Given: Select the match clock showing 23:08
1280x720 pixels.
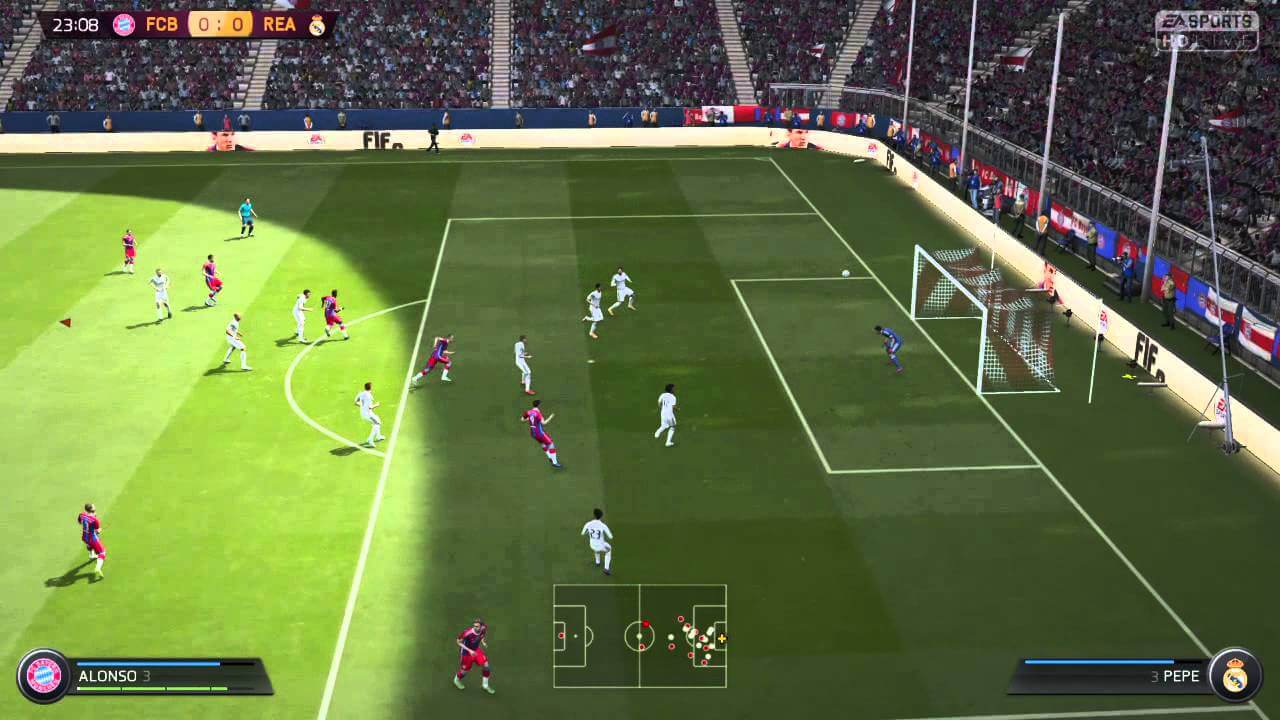Looking at the screenshot, I should 74,24.
